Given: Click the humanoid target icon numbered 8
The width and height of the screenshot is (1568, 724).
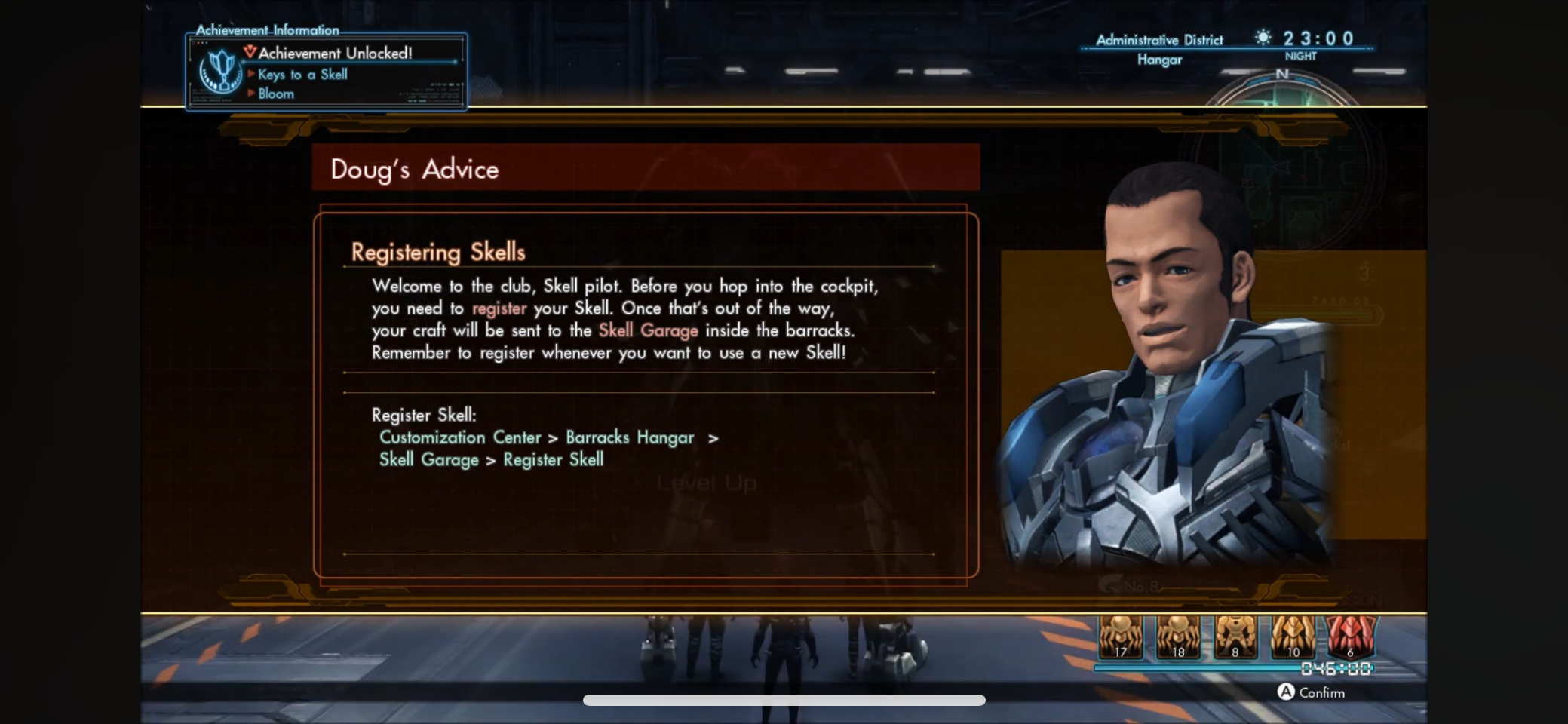Looking at the screenshot, I should (x=1235, y=637).
